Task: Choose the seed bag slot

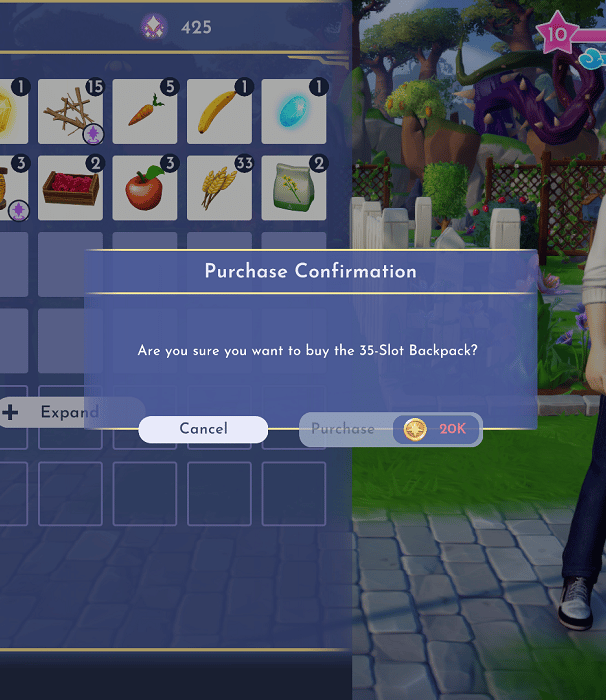Action: pos(294,187)
